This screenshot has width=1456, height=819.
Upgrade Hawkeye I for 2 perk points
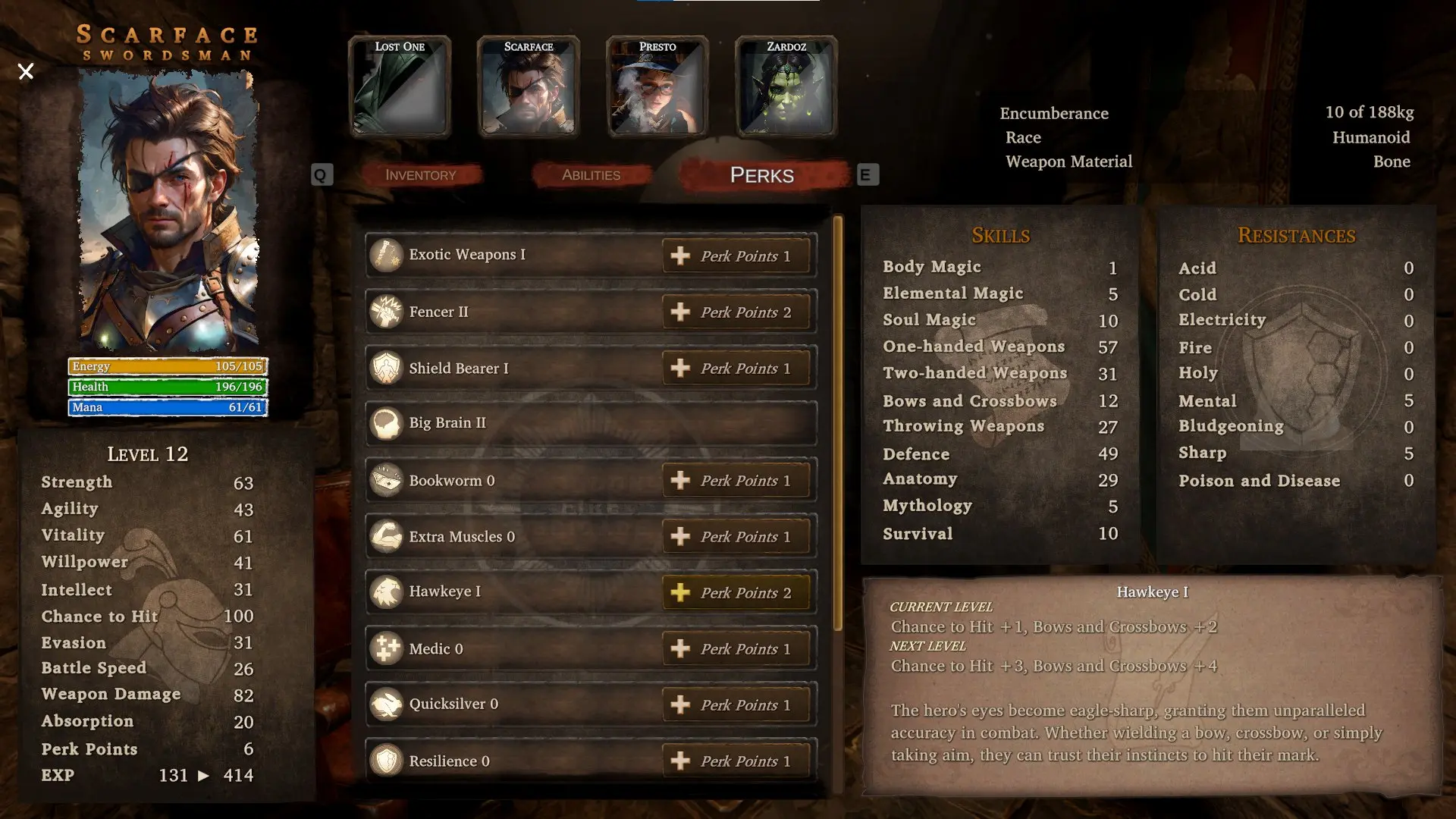(736, 592)
